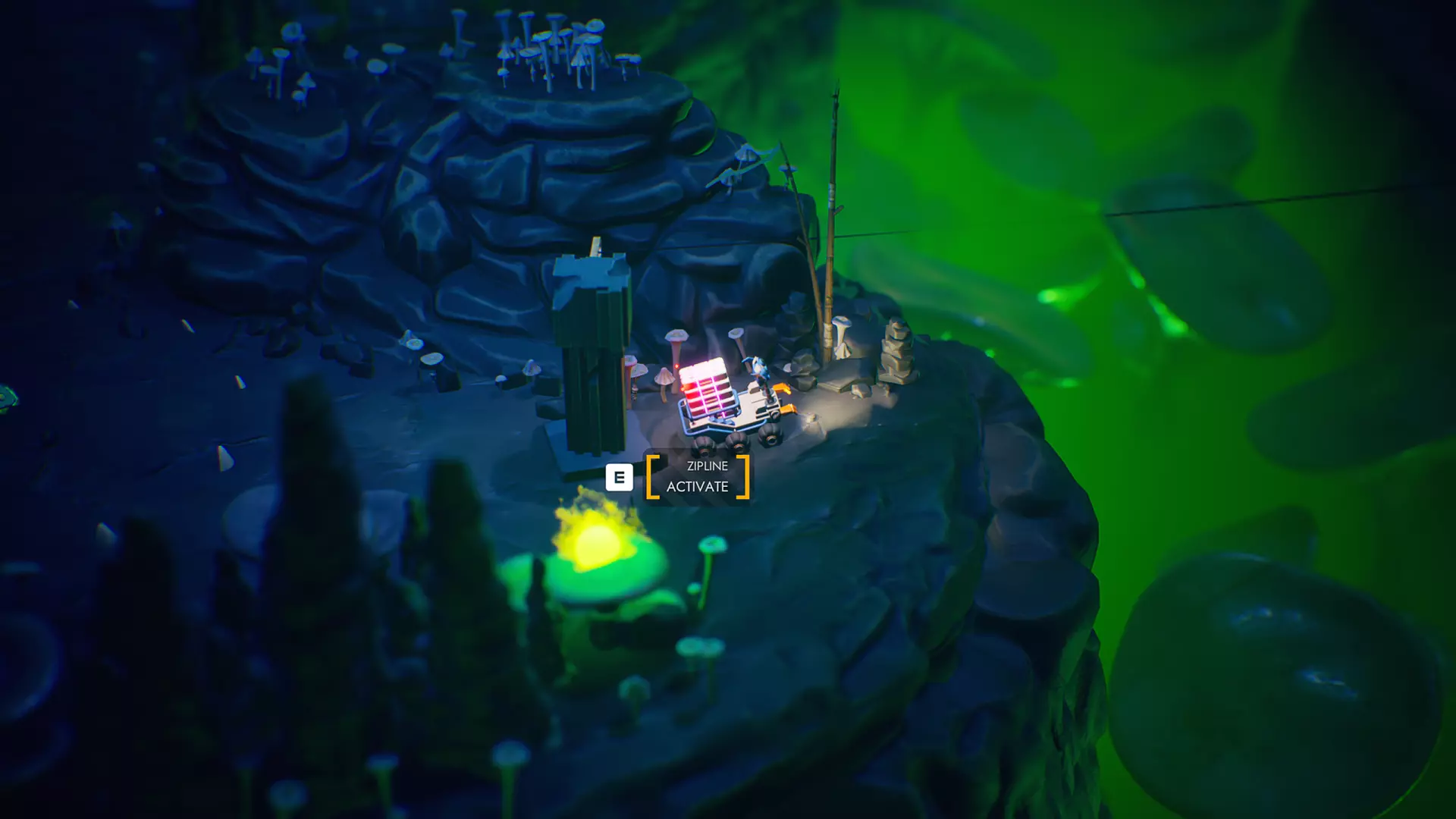The image size is (1456, 819).
Task: Select the ZIPLINE label text
Action: point(698,466)
